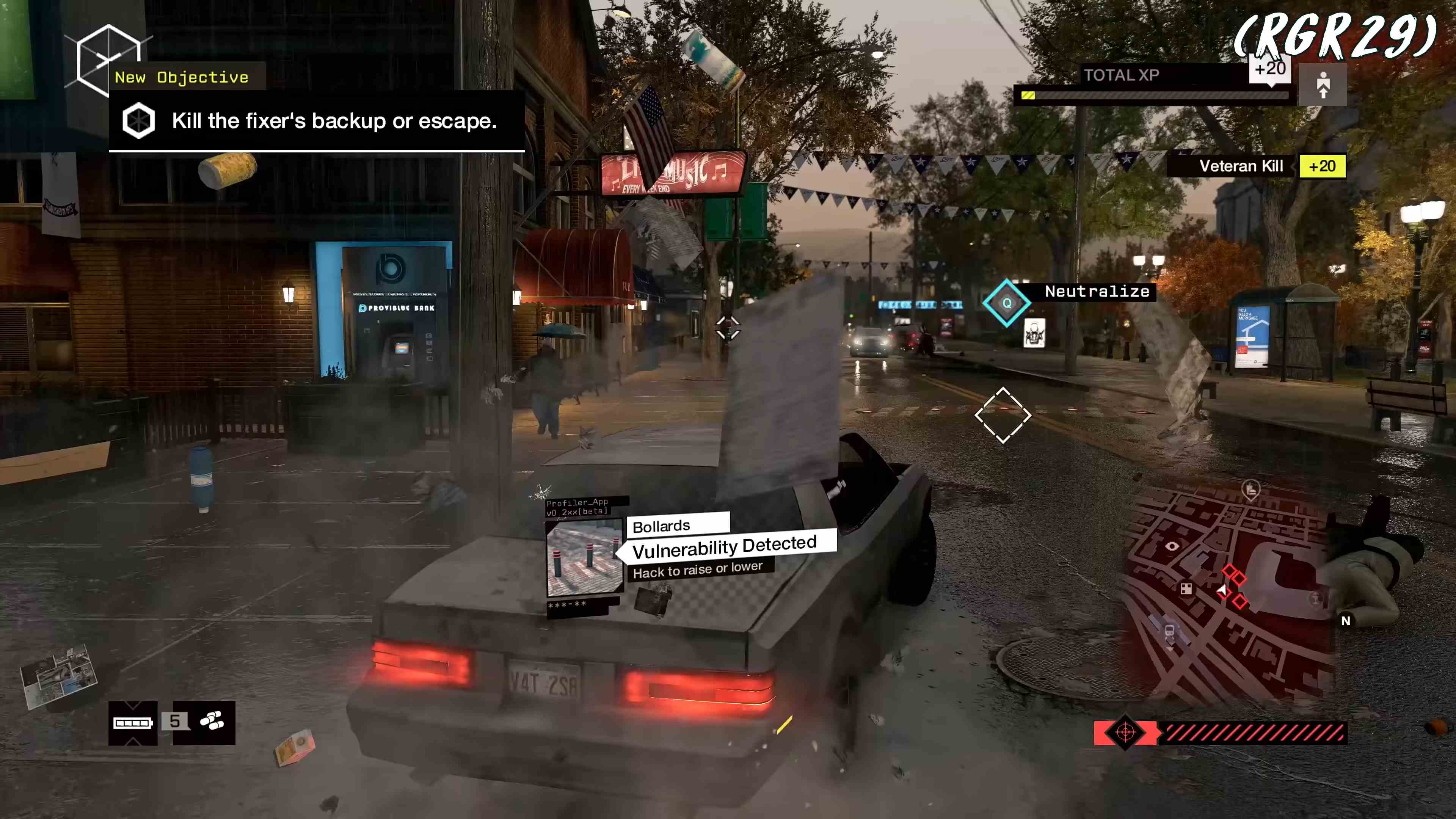The height and width of the screenshot is (819, 1456).
Task: Click the battery gadget icon in the item slot
Action: (x=132, y=724)
